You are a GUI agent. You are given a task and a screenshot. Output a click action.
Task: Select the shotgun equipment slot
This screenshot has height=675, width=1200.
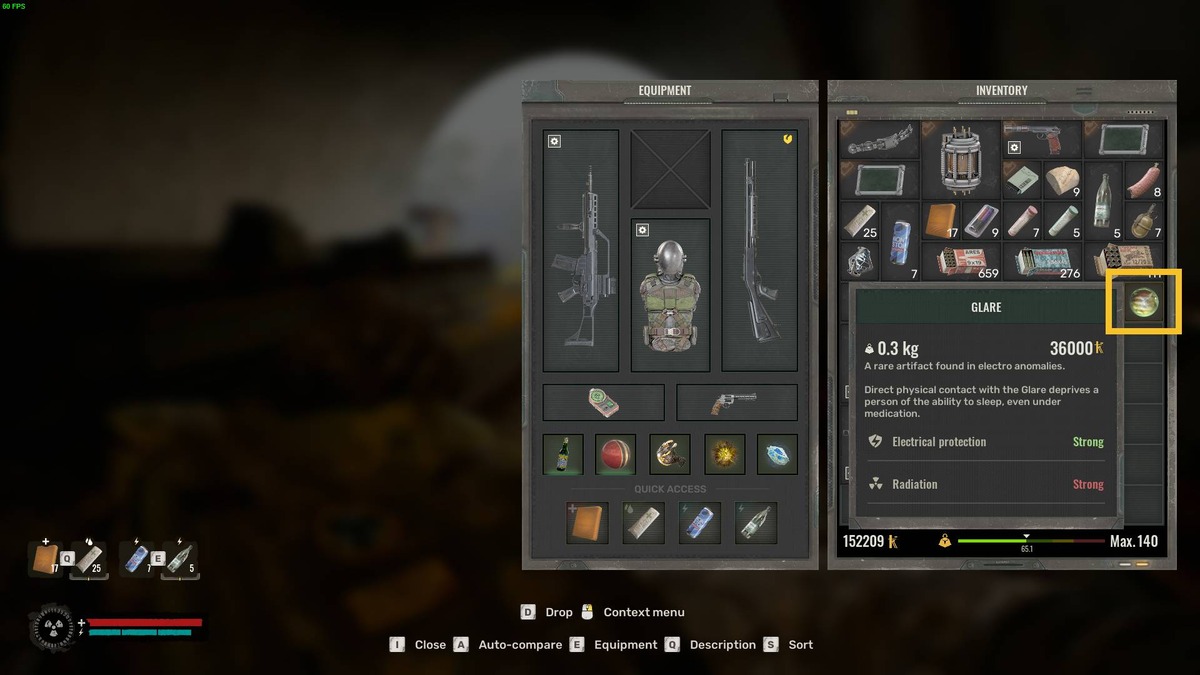[759, 250]
